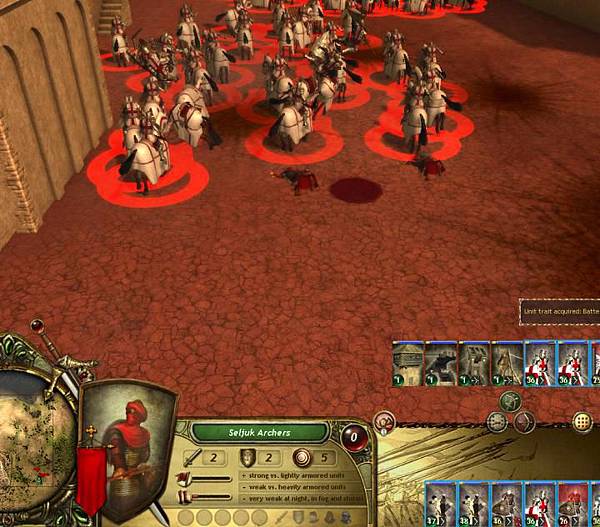Screen dimensions: 600x527
Task: Click the golden grid button
Action: tap(583, 421)
